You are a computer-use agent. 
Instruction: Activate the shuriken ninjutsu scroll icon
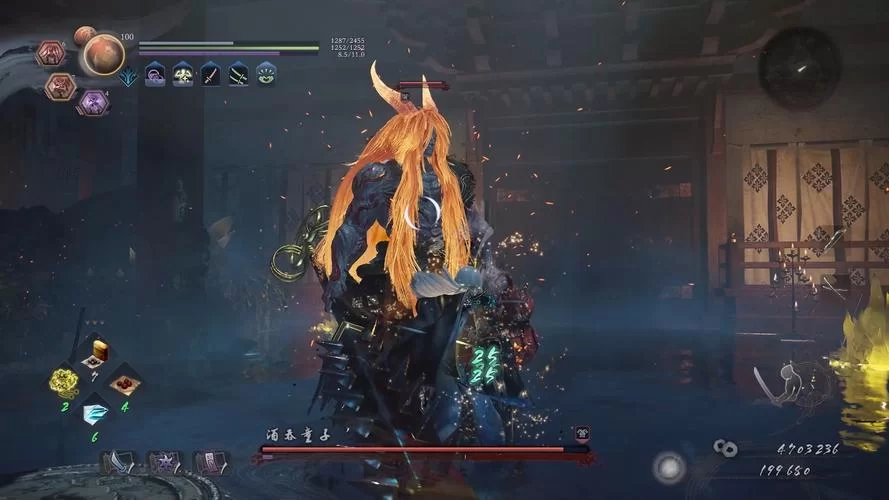pyautogui.click(x=165, y=462)
